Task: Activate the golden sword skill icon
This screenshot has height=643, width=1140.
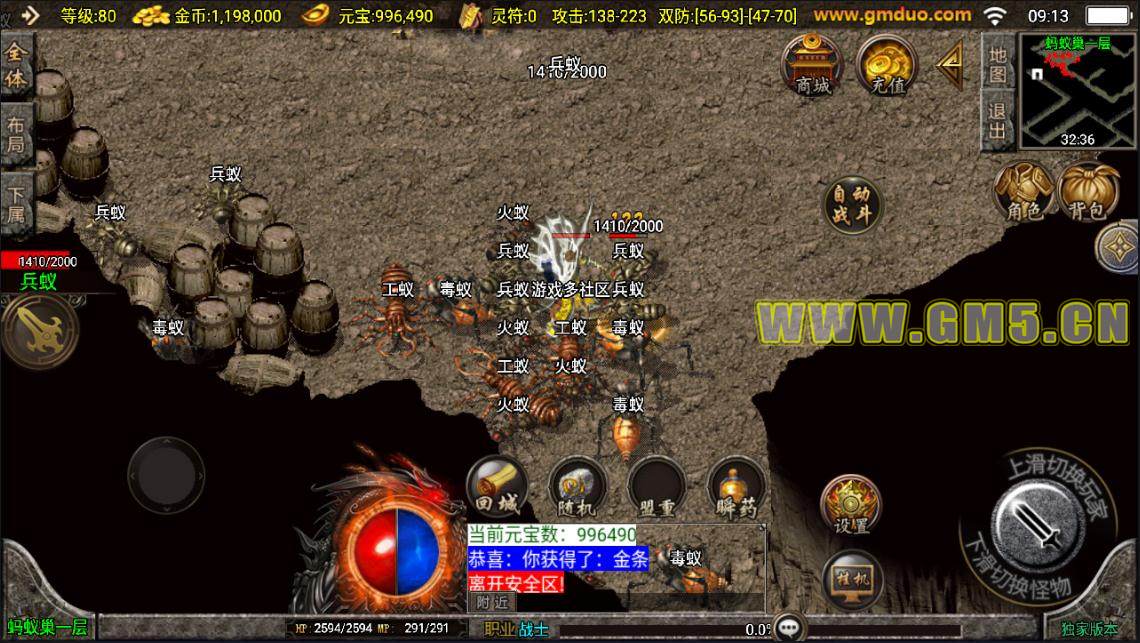Action: 39,330
